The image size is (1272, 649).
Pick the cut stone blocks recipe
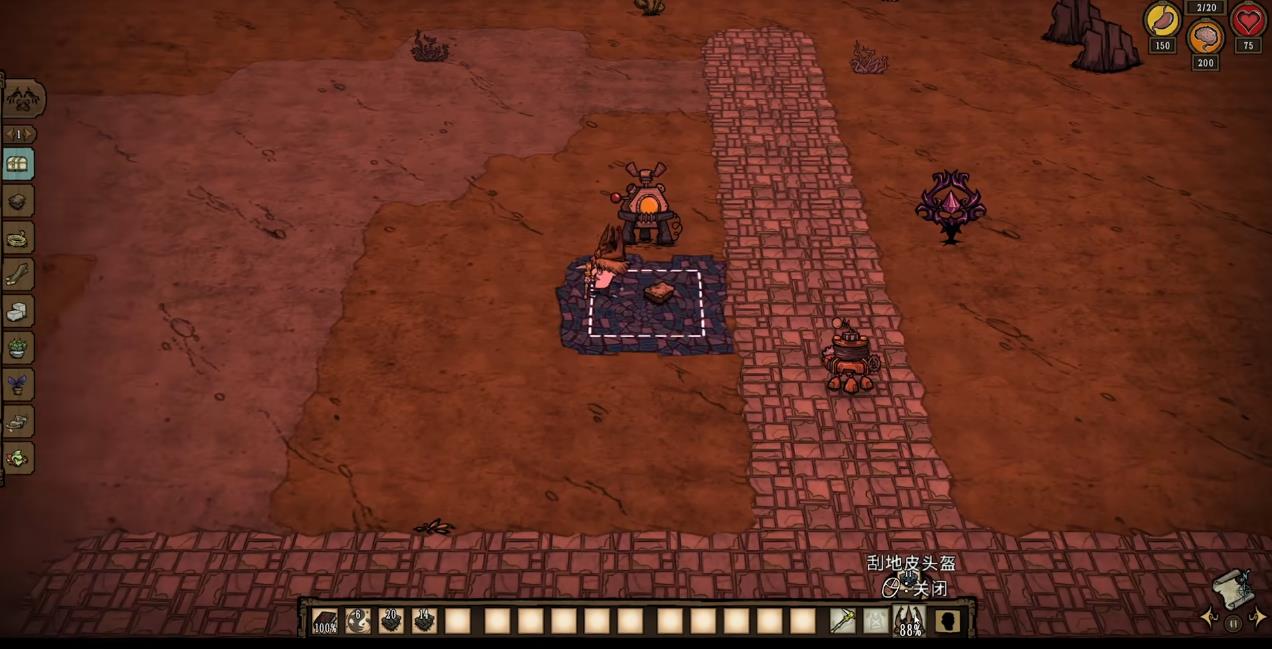point(18,312)
